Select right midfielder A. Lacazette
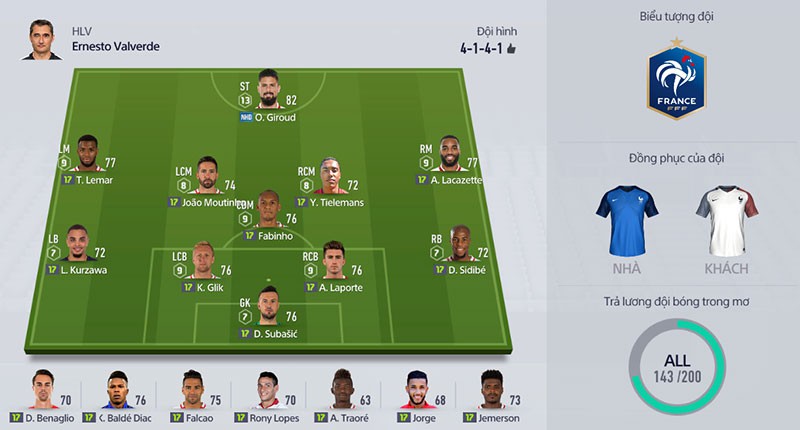 click(x=450, y=156)
